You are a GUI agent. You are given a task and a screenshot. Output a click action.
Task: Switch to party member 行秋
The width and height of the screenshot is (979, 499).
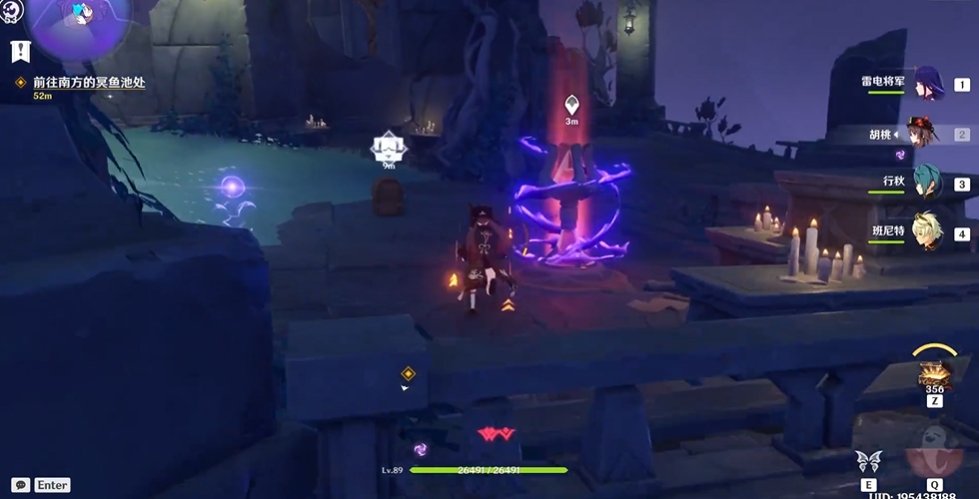pos(927,183)
